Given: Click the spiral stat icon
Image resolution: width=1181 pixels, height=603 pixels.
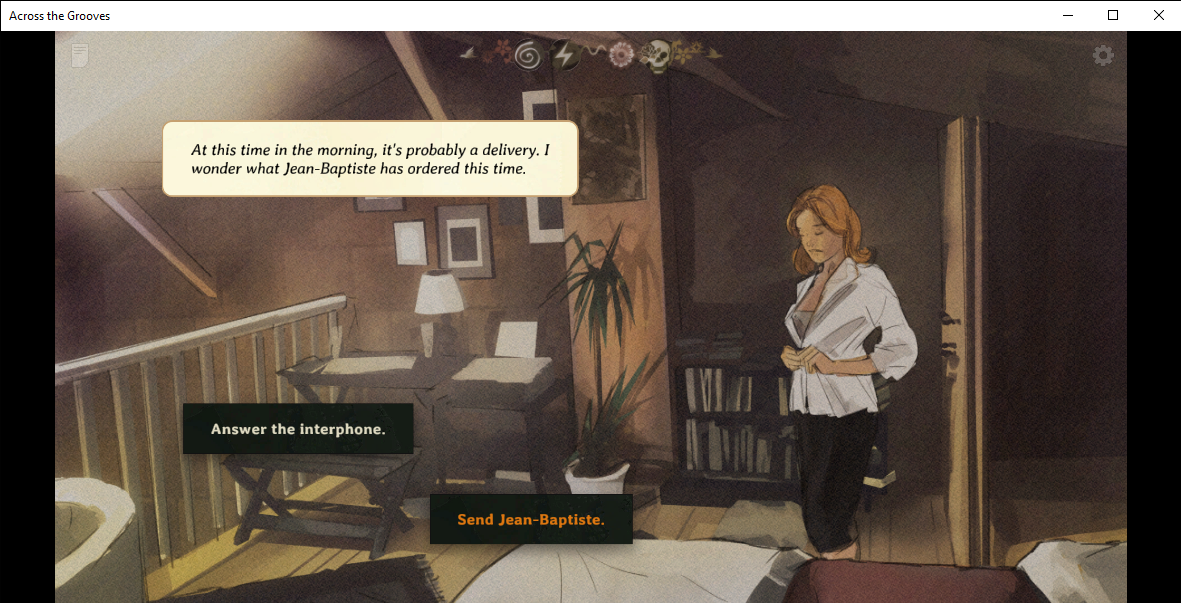Looking at the screenshot, I should (527, 55).
